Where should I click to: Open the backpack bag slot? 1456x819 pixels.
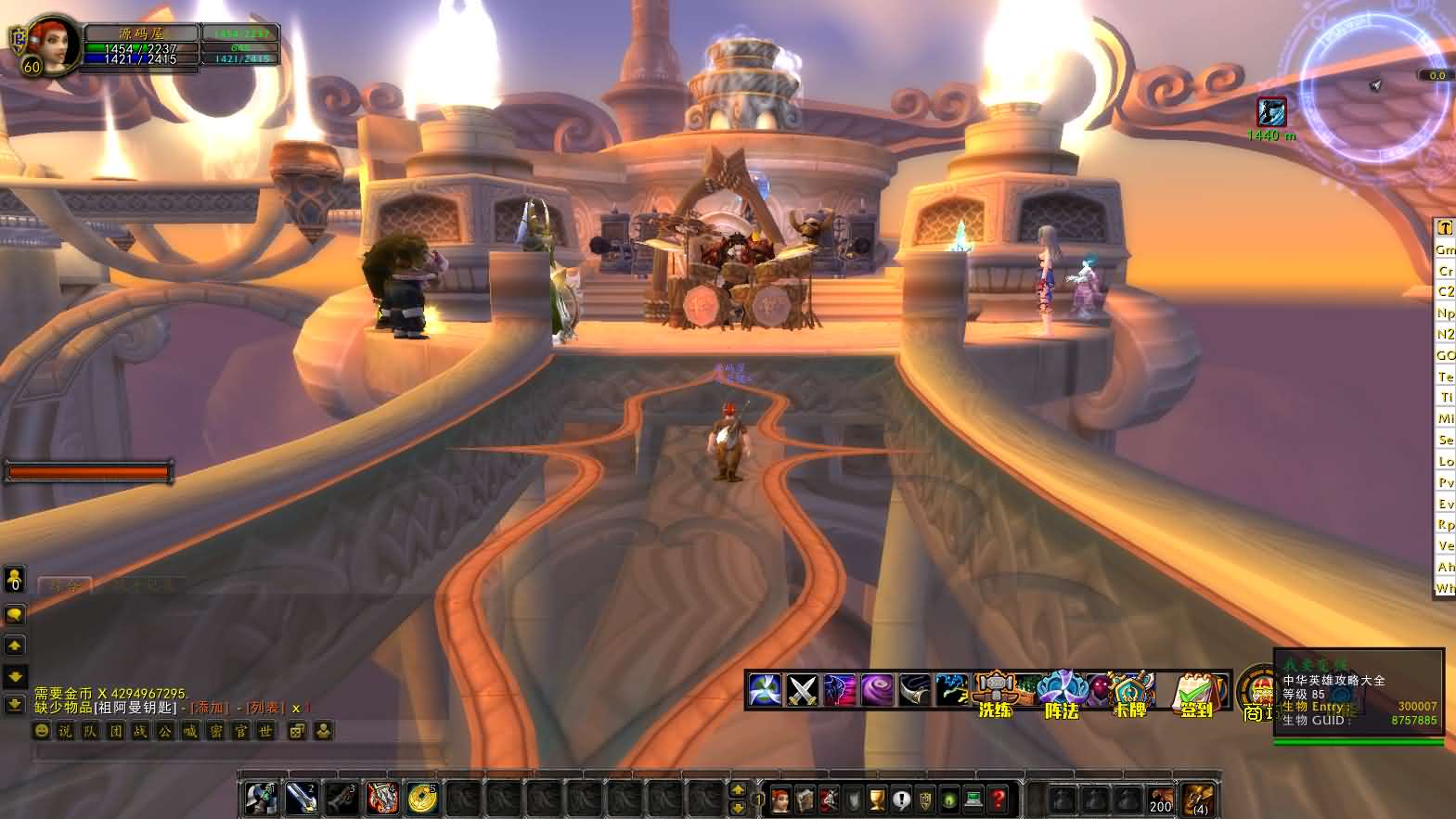(x=1198, y=799)
